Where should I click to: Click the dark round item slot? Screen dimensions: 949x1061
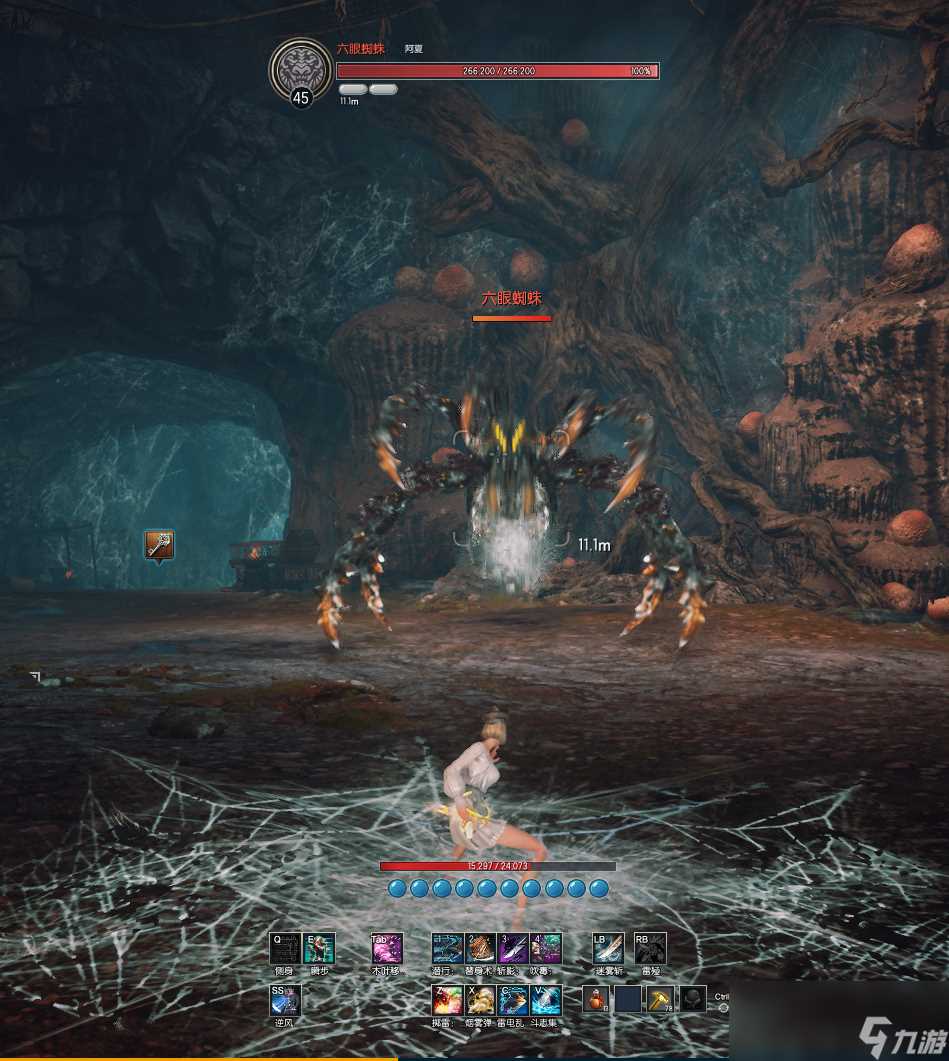(x=692, y=999)
